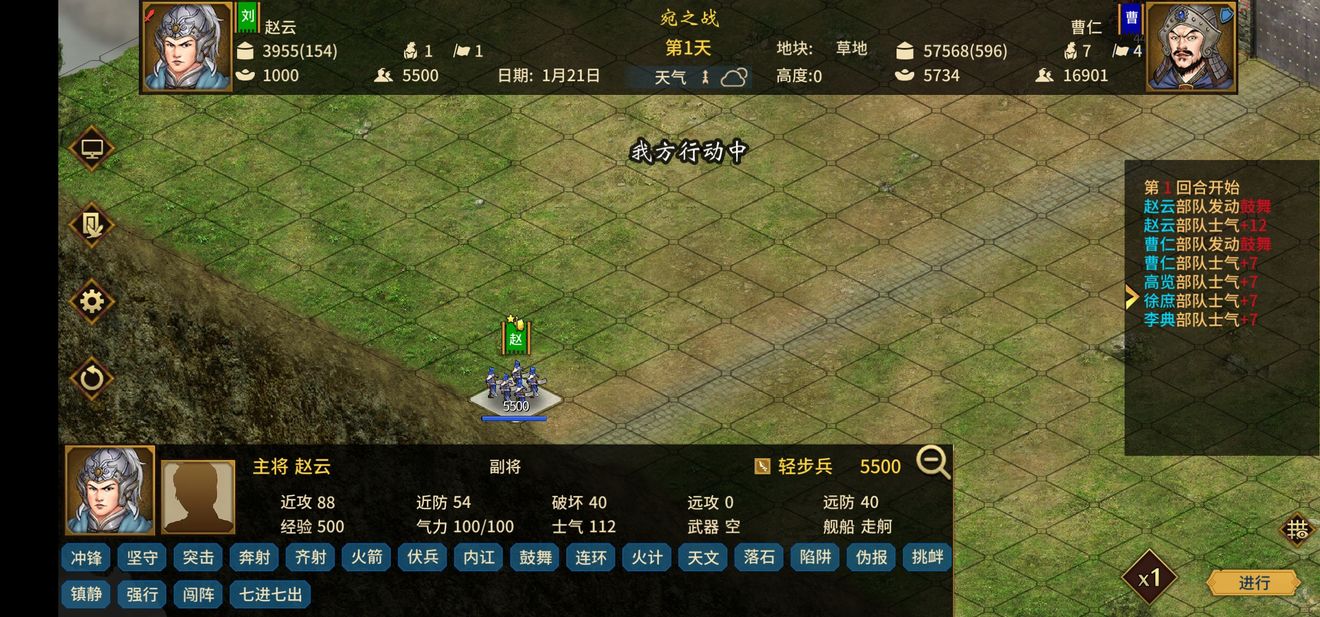Select the 伏兵 (ambush) skill
The height and width of the screenshot is (617, 1320).
click(423, 557)
